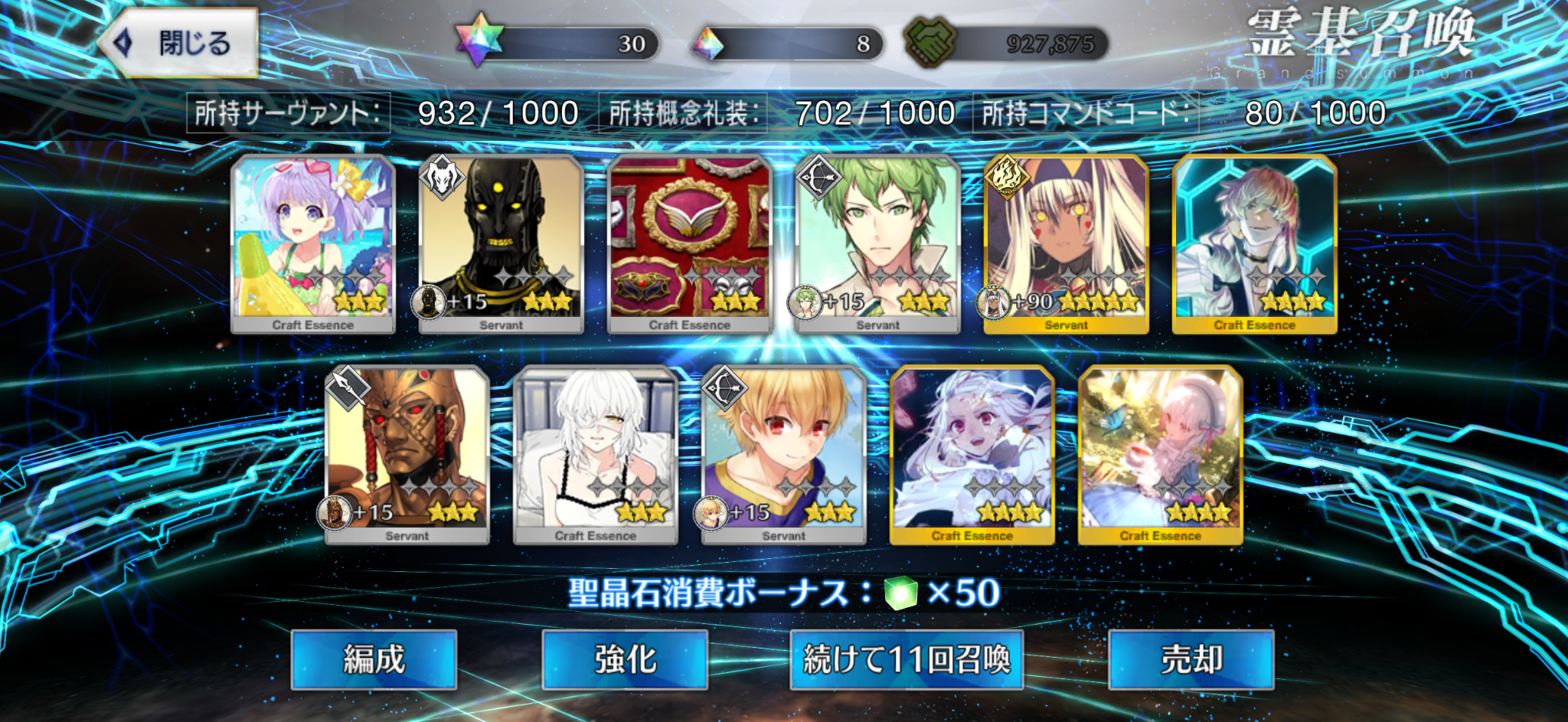1568x722 pixels.
Task: Select the purple-haired swimsuit girl craft essence
Action: (x=313, y=243)
